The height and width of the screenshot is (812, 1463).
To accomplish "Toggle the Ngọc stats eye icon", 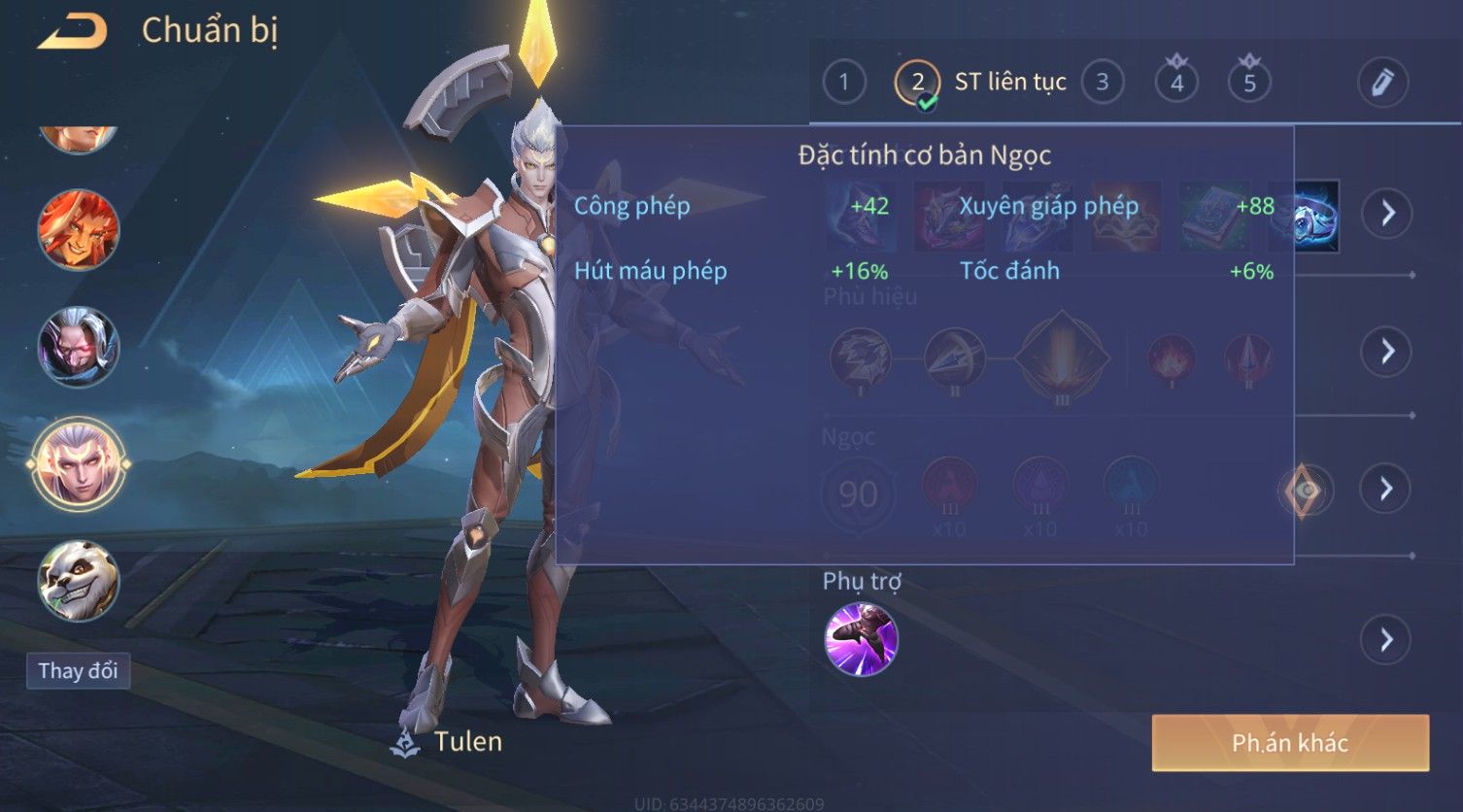I will [1305, 491].
